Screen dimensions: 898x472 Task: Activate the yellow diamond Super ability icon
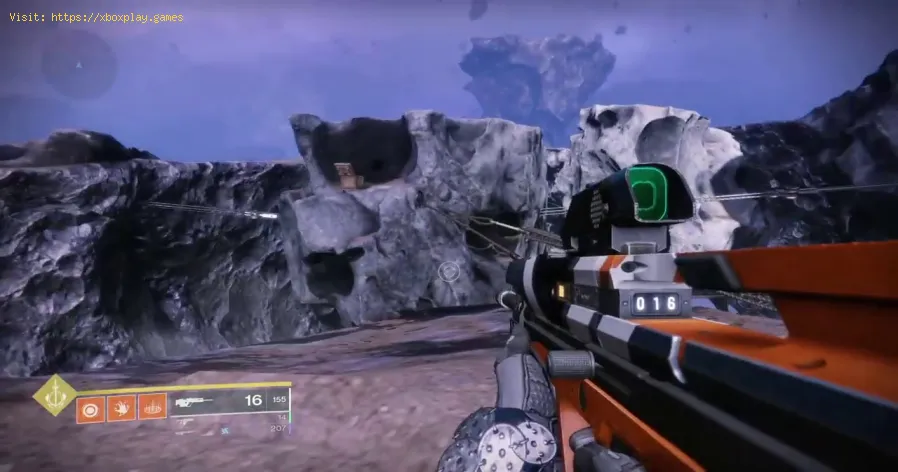tap(55, 394)
